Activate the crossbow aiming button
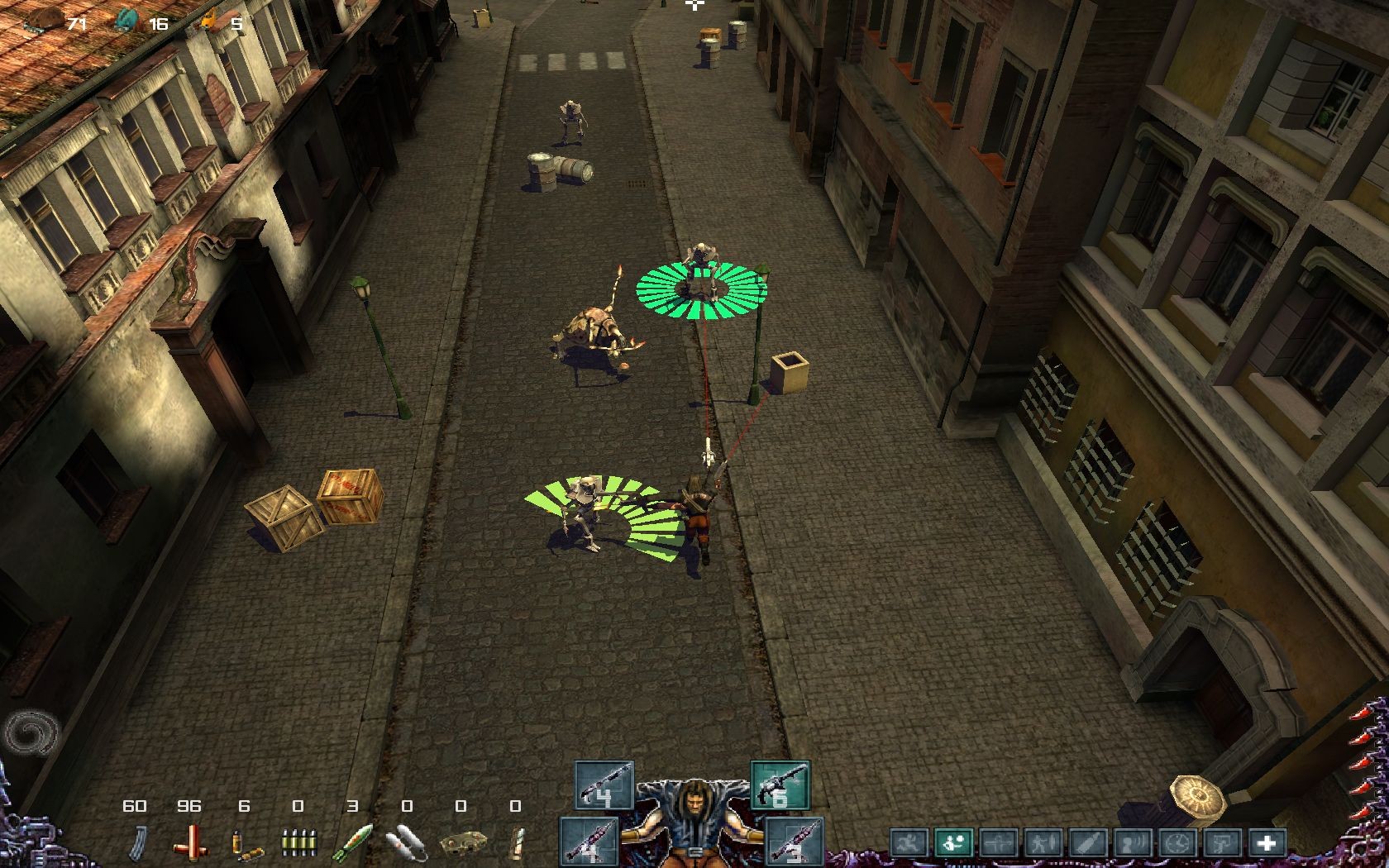Viewport: 1389px width, 868px height. pyautogui.click(x=997, y=843)
